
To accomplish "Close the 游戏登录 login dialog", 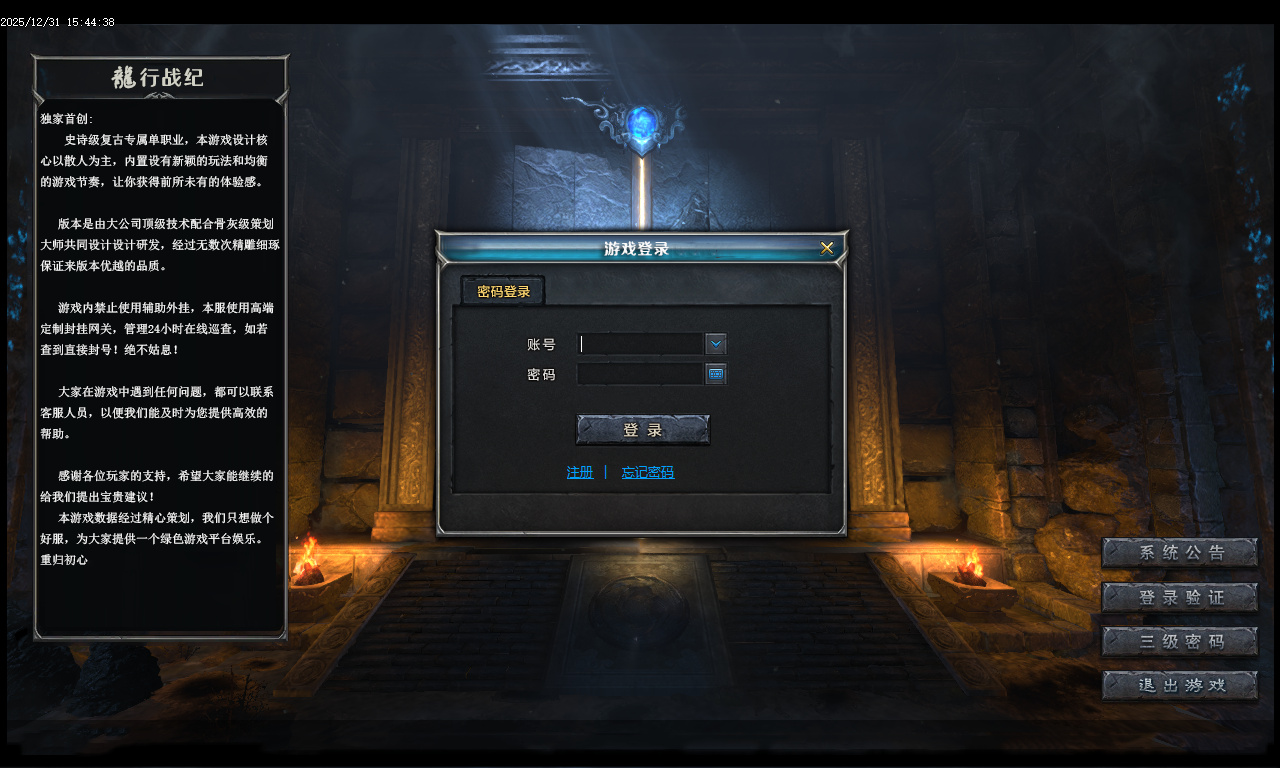I will point(827,248).
